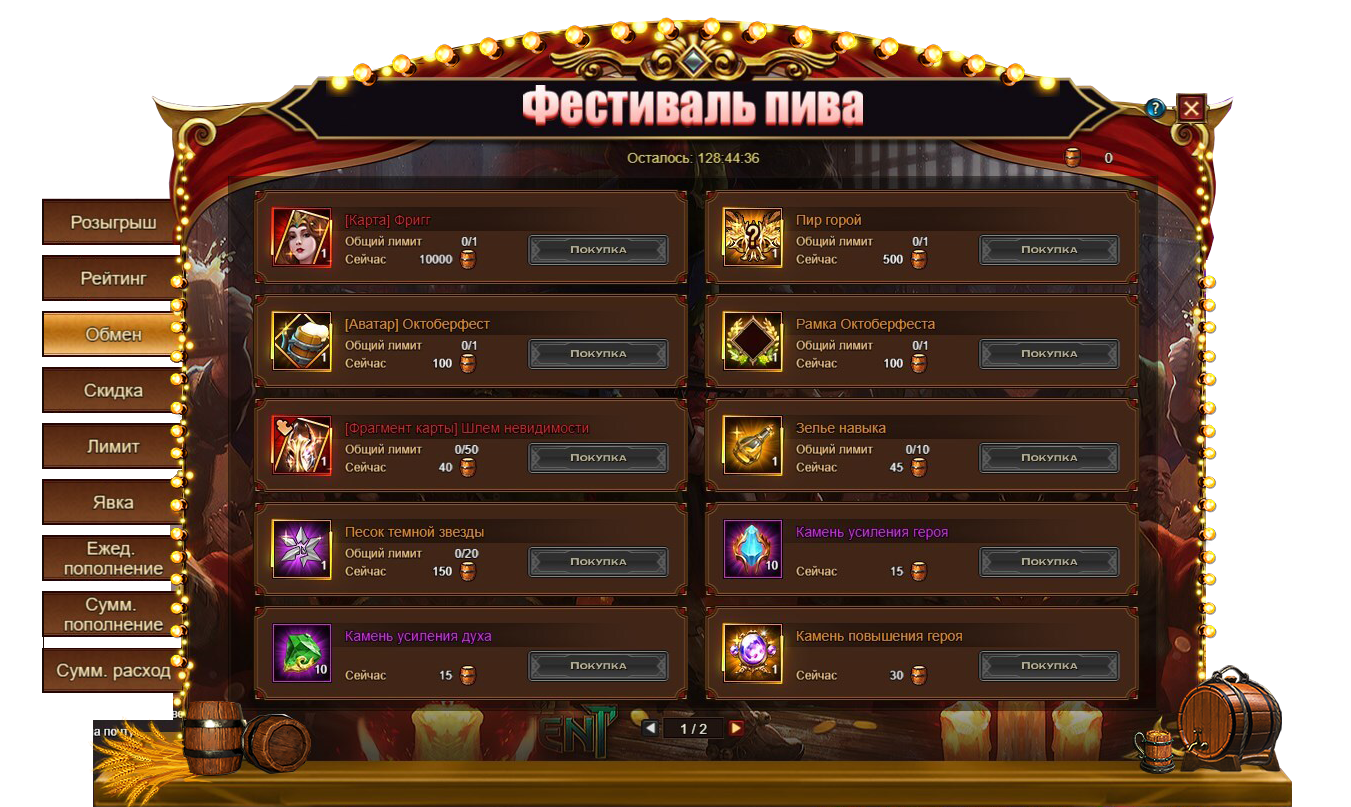Go to the next shop page
This screenshot has height=807, width=1351.
click(x=736, y=728)
